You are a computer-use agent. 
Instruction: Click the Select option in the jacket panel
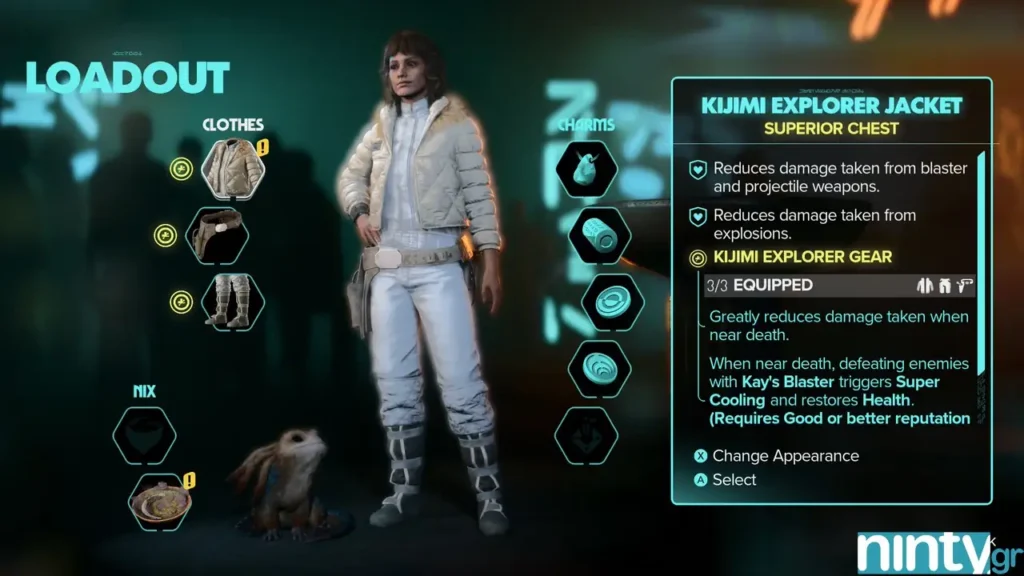(734, 480)
